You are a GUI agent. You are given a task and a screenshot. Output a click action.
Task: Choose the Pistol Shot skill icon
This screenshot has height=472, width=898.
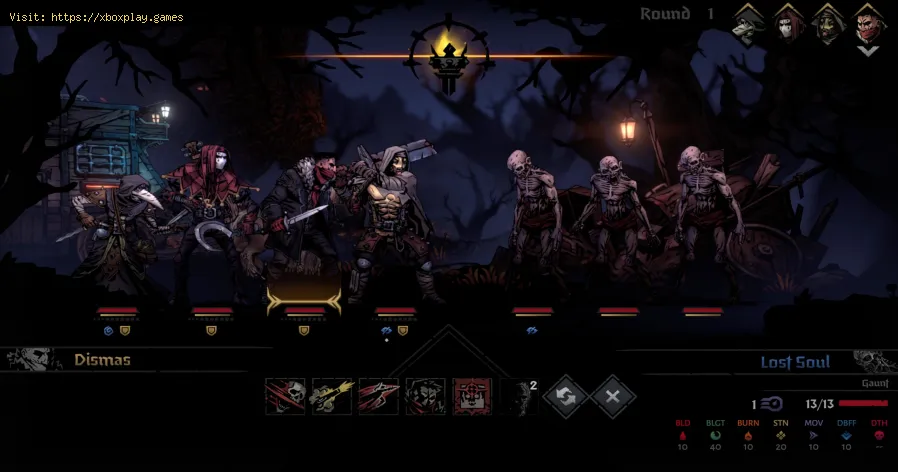(332, 397)
